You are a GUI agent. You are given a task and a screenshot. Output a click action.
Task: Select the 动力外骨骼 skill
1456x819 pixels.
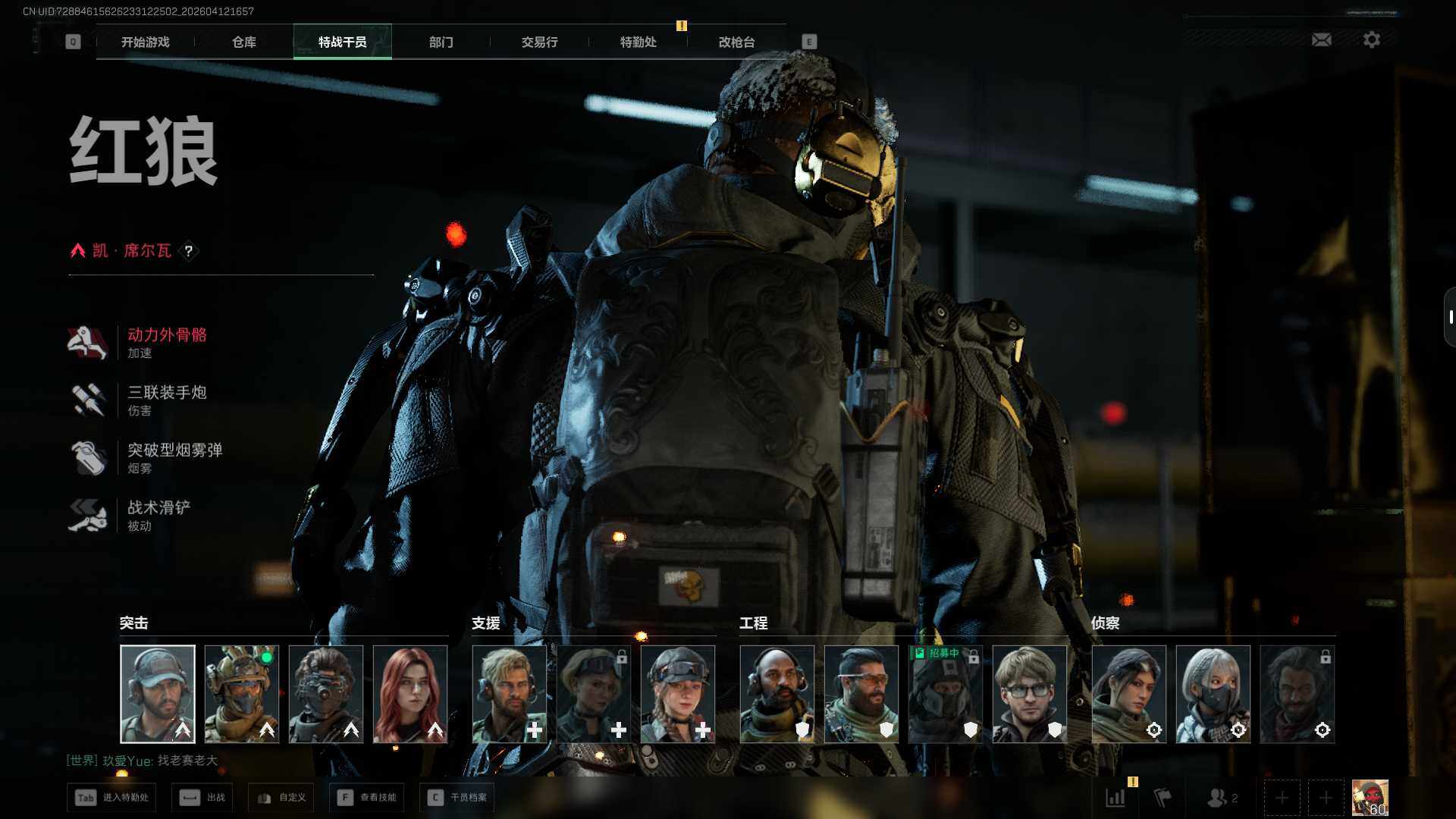click(x=166, y=342)
